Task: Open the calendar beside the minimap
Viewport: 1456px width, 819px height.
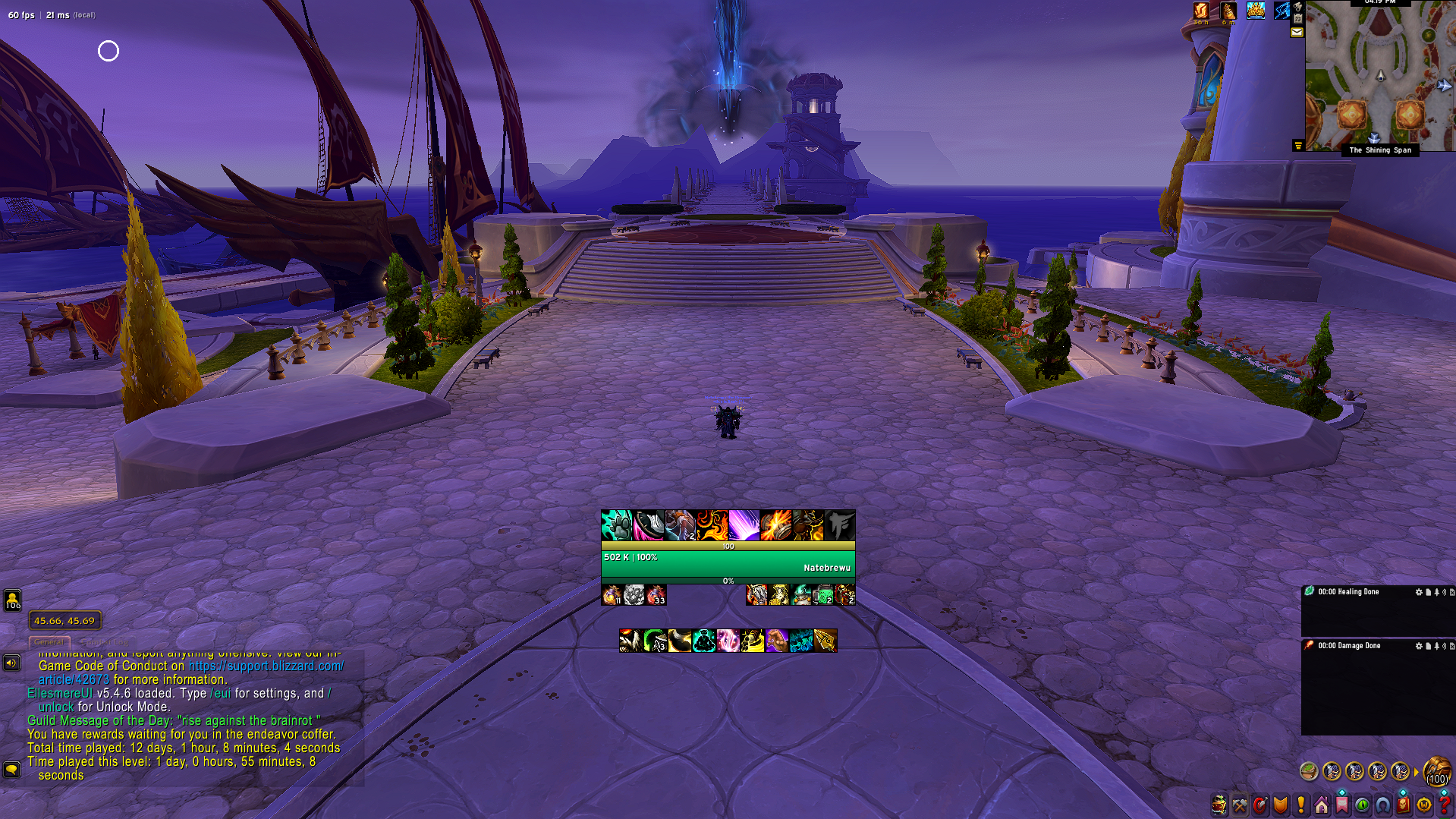Action: click(x=1298, y=17)
